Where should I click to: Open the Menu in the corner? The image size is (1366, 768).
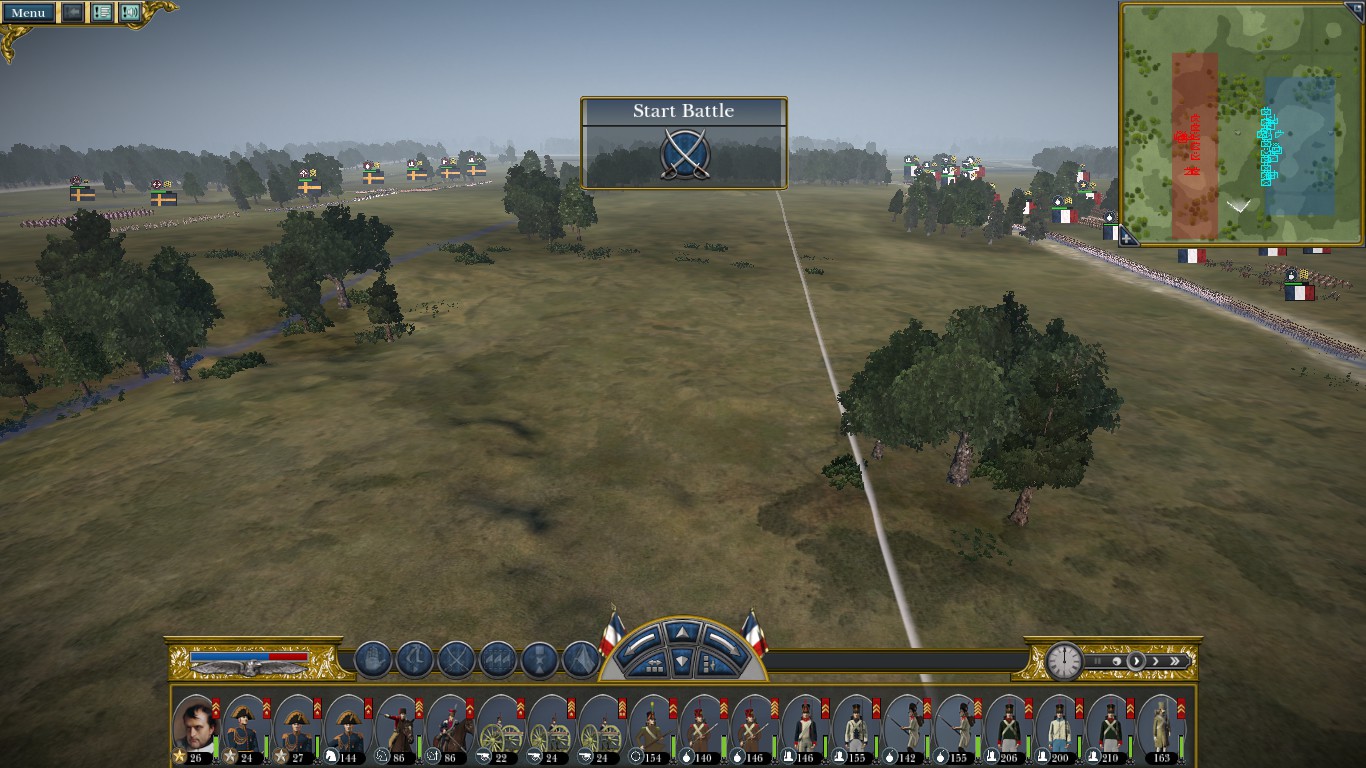coord(28,13)
